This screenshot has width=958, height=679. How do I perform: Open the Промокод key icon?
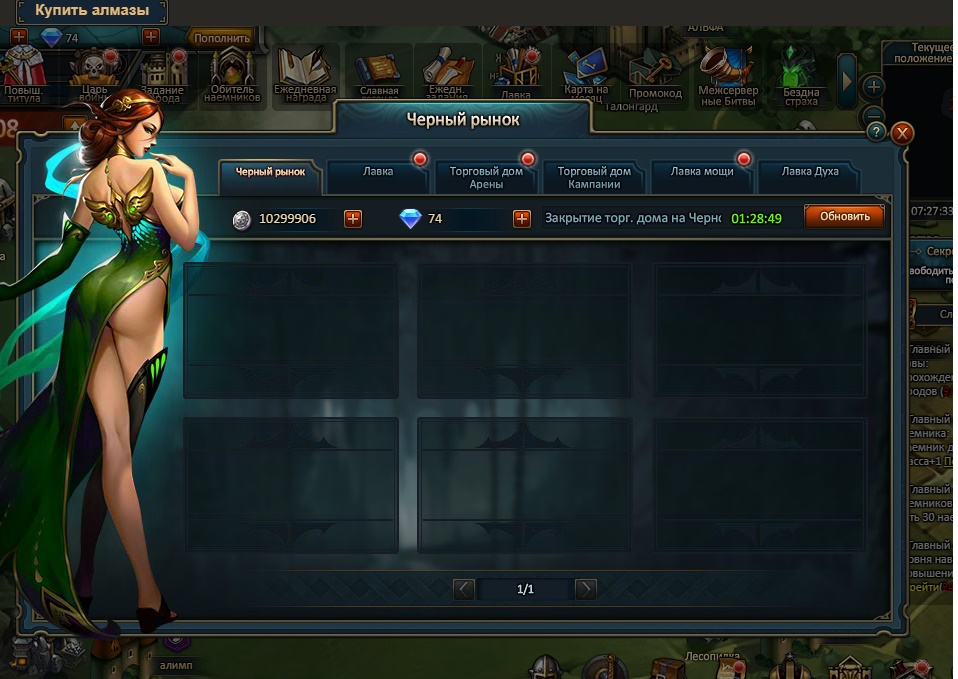point(655,76)
